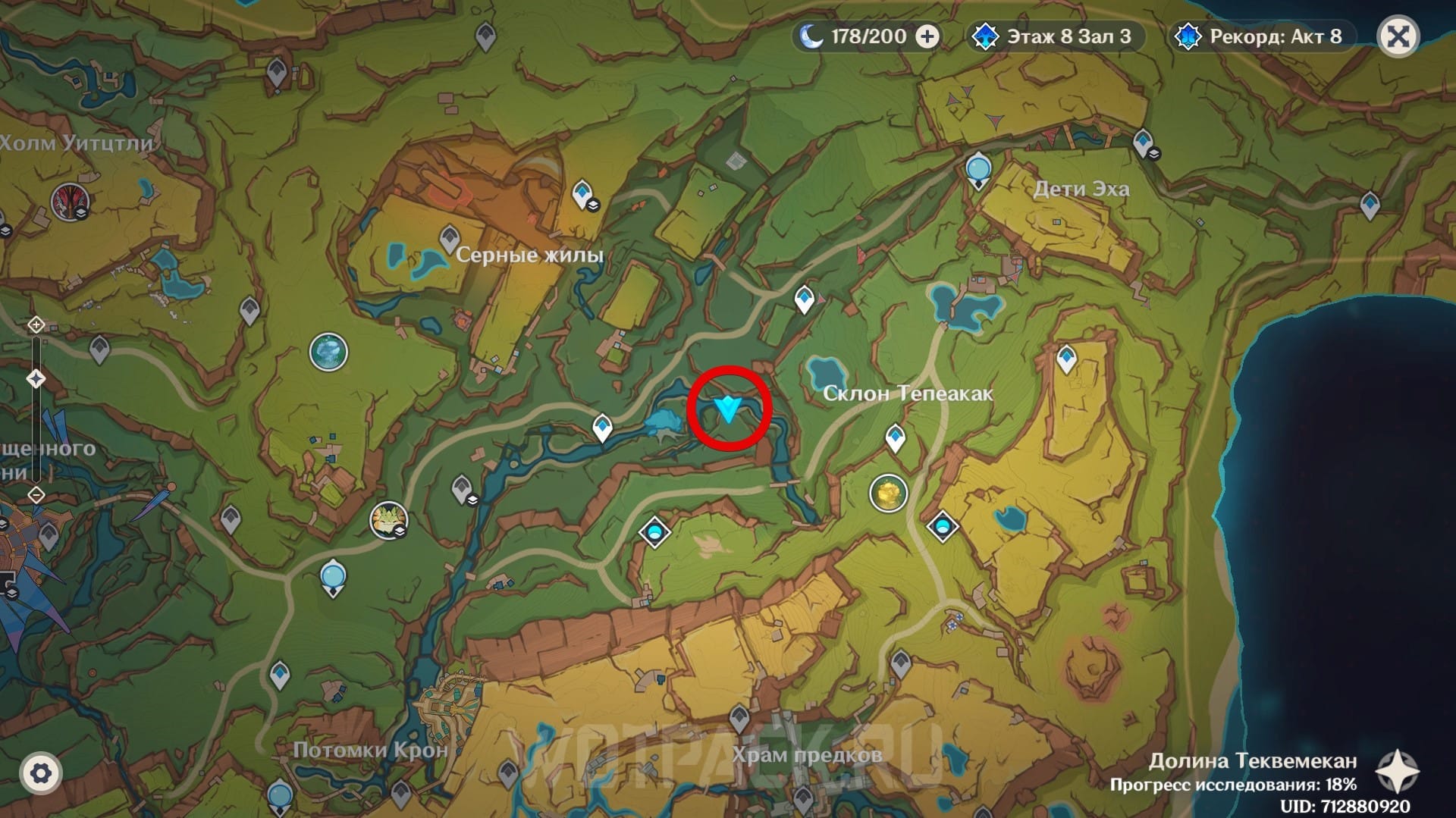1456x818 pixels.
Task: Open the Рекорд: Акт 8 theater shortcut
Action: 1262,36
